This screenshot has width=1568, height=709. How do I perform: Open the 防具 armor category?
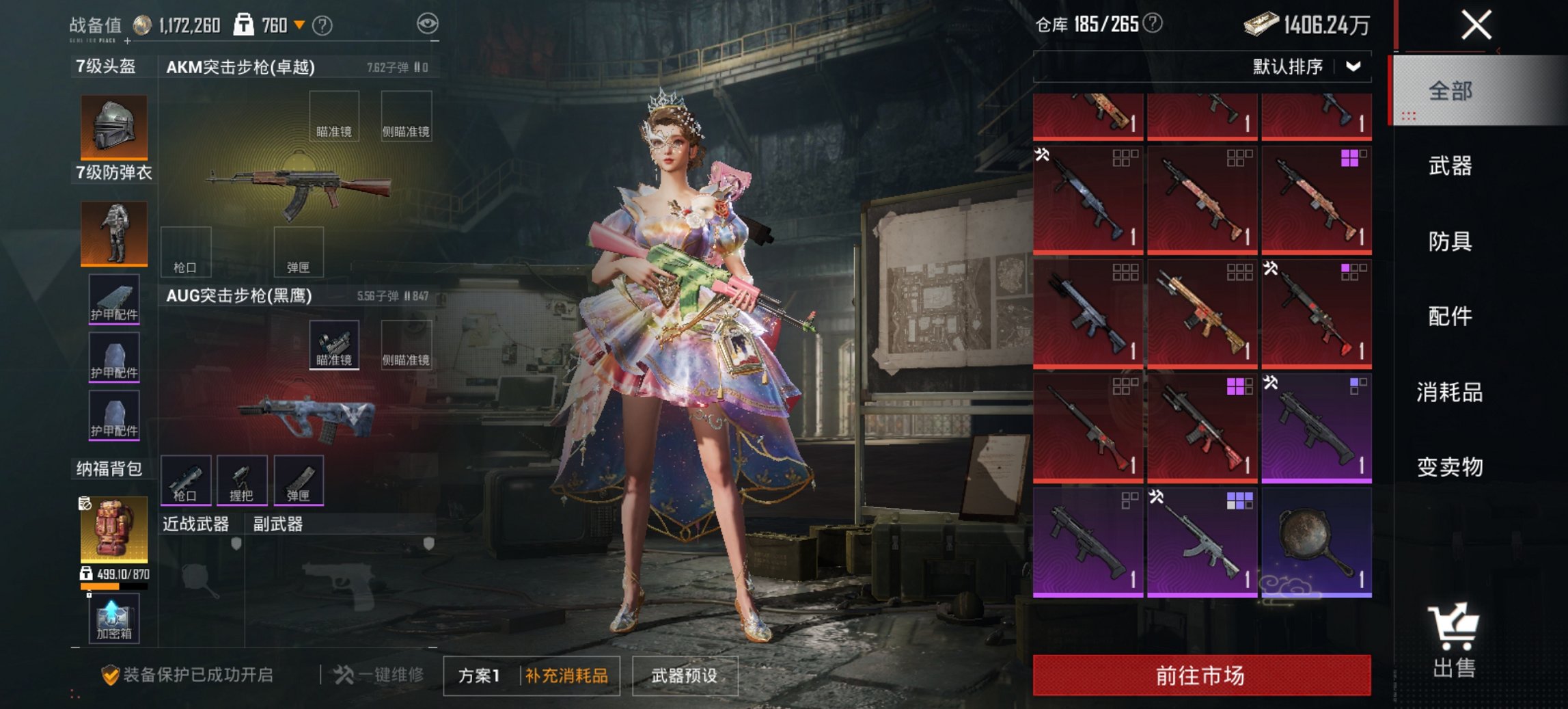pos(1450,241)
